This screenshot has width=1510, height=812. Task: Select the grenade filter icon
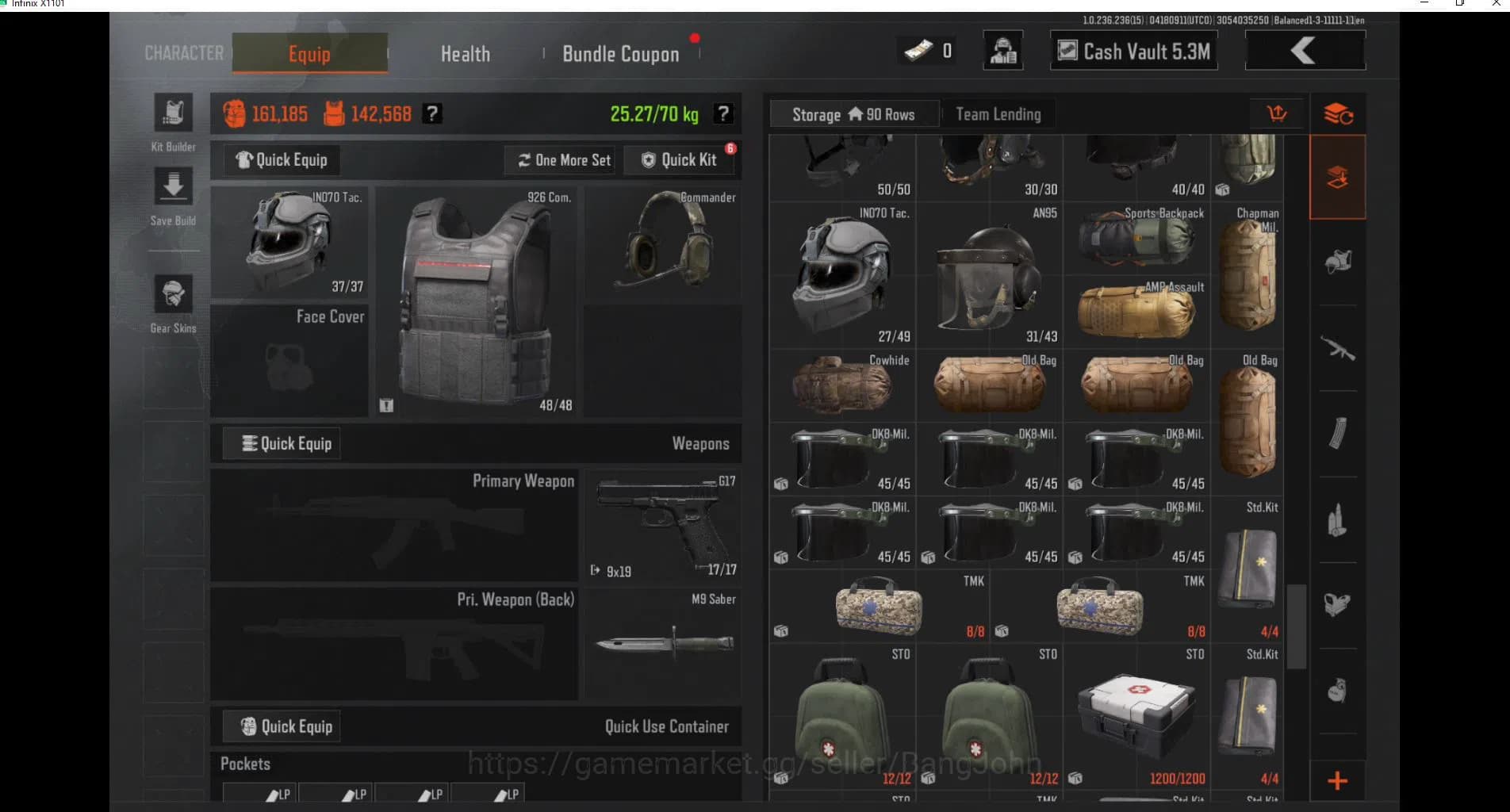(1337, 690)
